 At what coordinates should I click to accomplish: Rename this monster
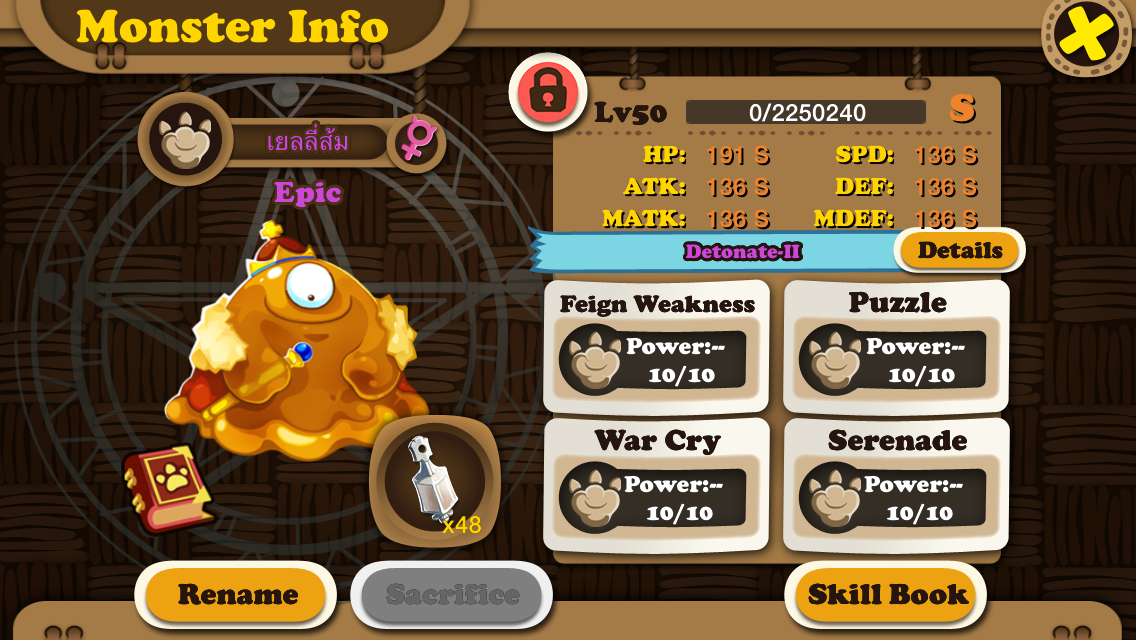coord(237,595)
